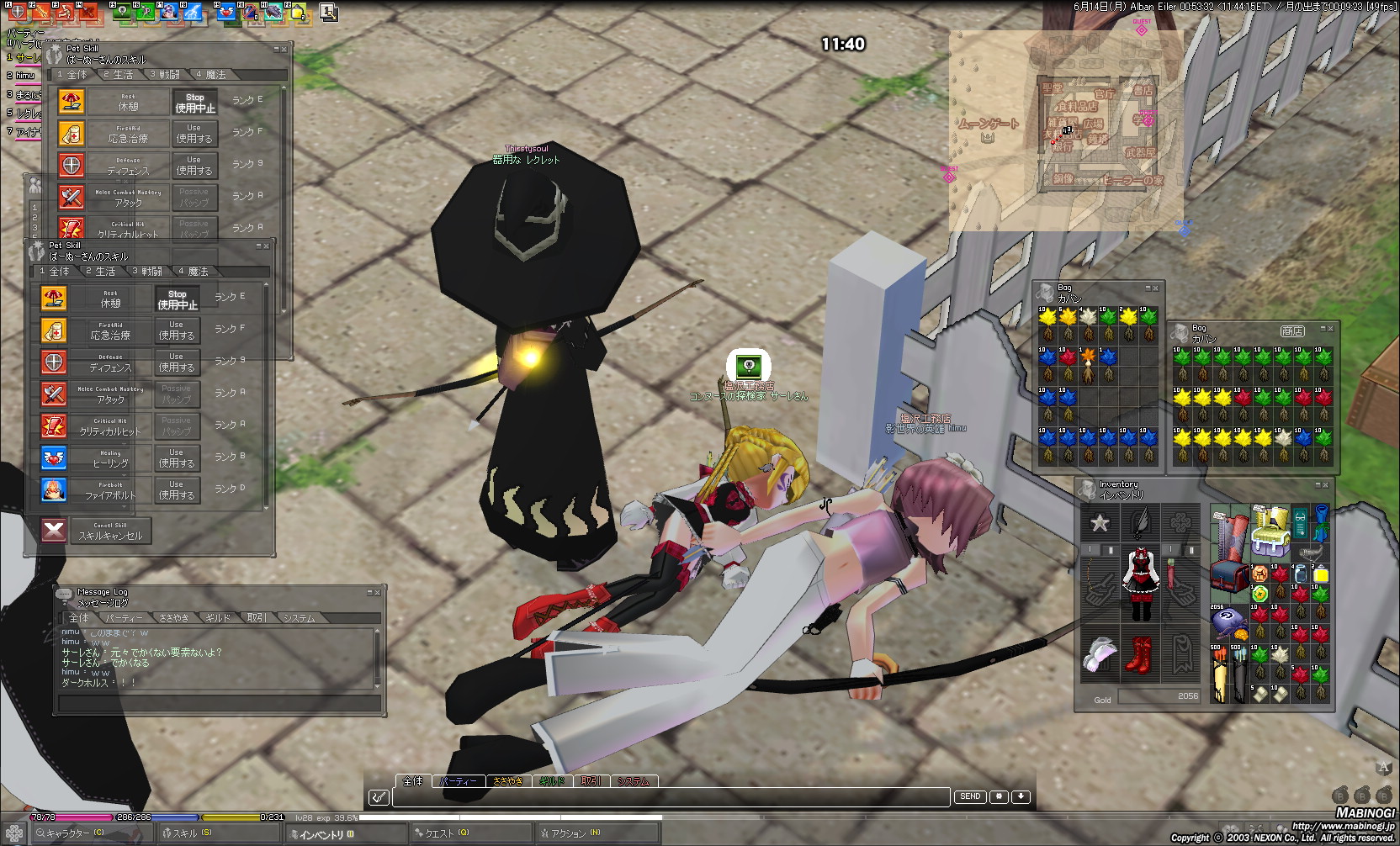Image resolution: width=1400 pixels, height=846 pixels.
Task: Send the chat message with SEND
Action: coord(970,796)
